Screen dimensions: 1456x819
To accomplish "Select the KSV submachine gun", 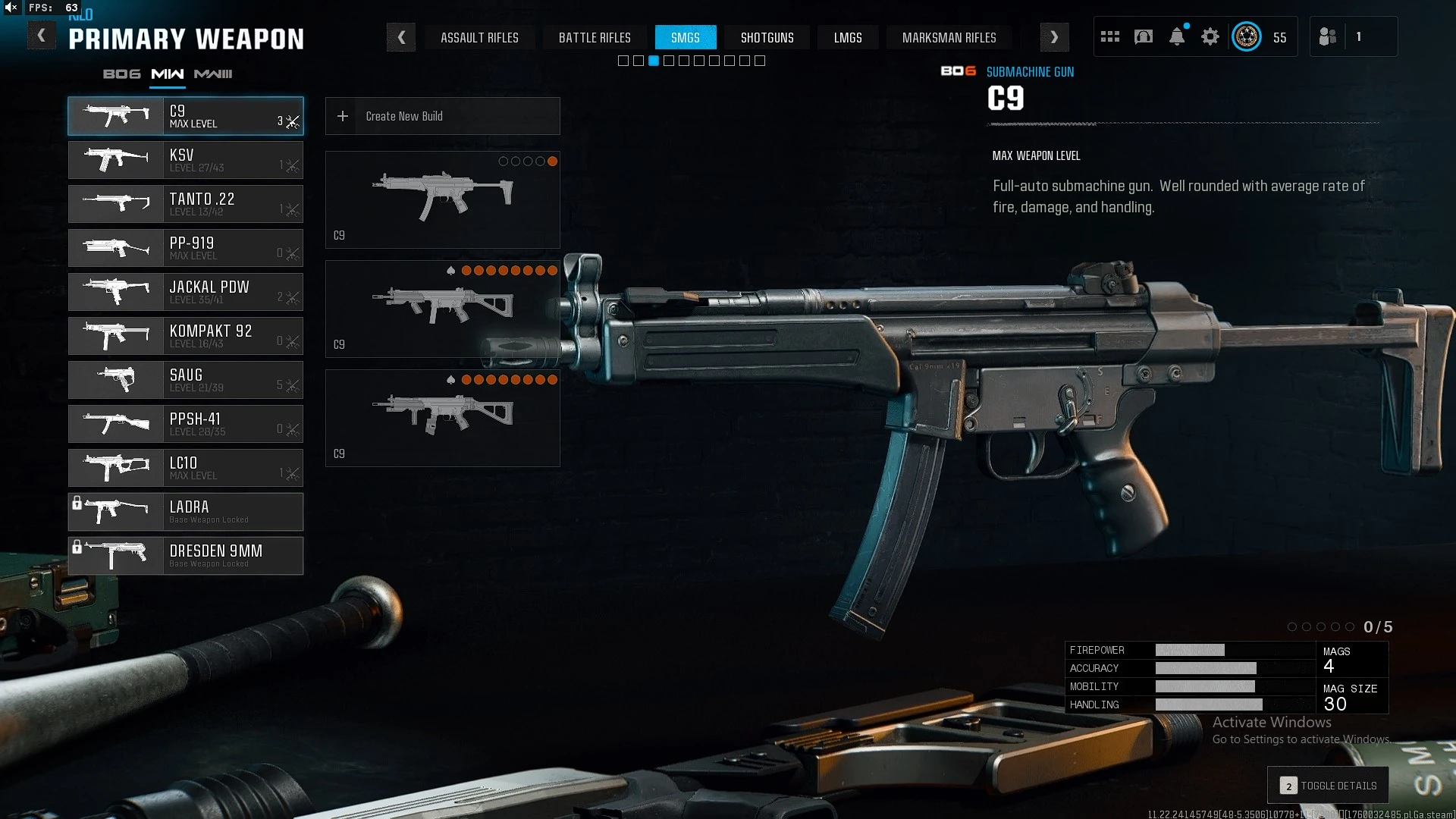I will pyautogui.click(x=186, y=160).
